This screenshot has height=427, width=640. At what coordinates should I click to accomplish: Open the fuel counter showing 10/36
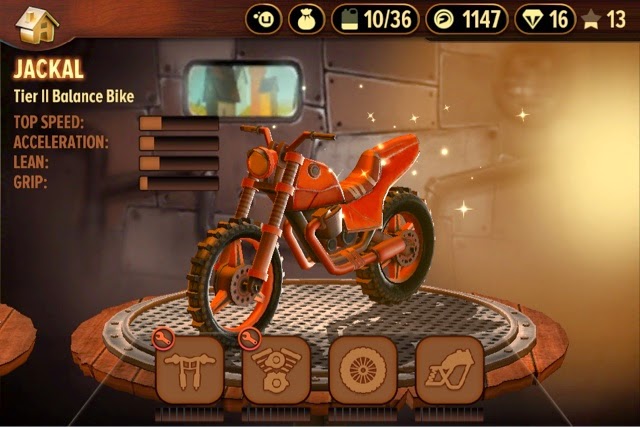pos(374,18)
